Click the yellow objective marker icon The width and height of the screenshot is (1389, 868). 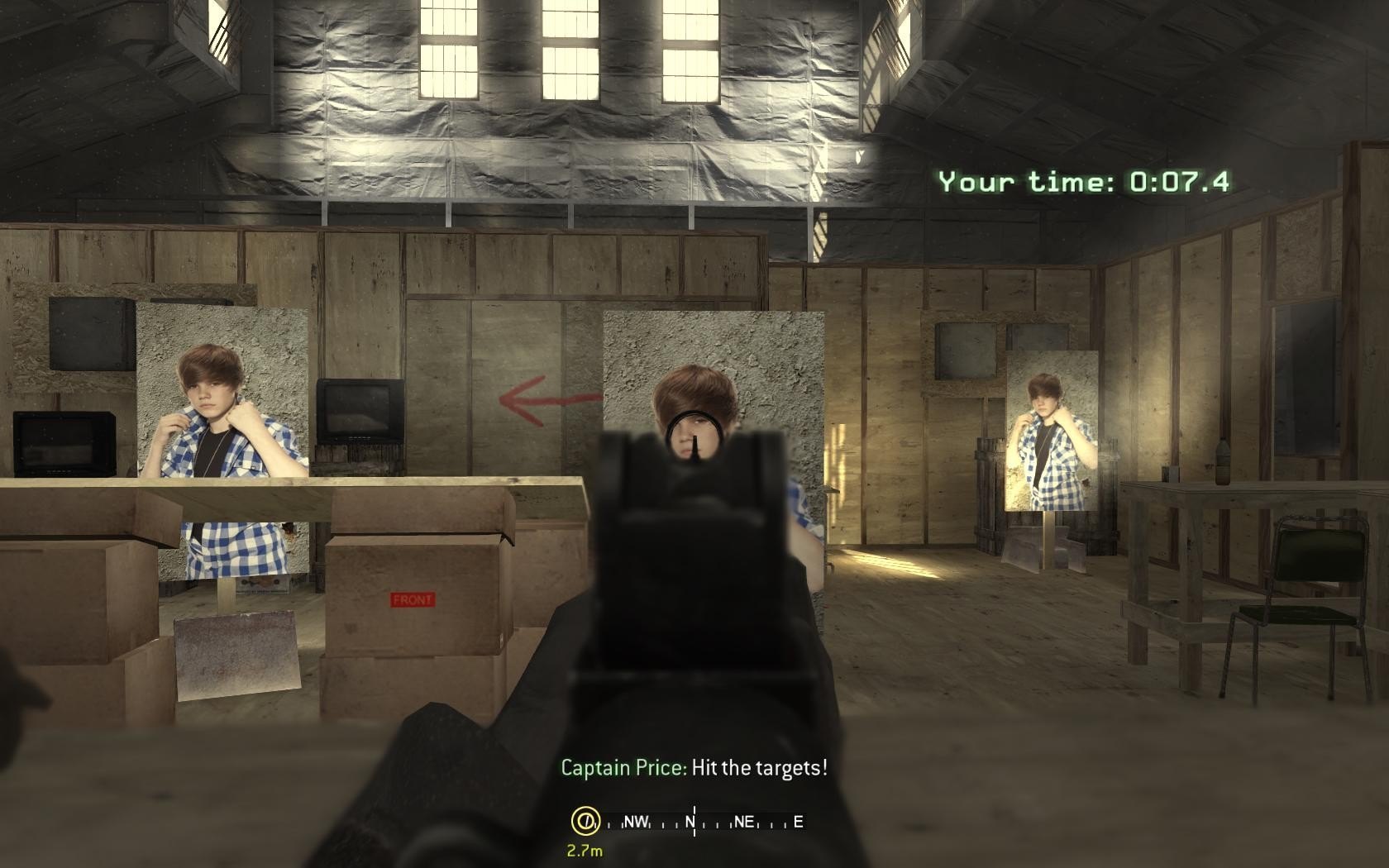585,821
